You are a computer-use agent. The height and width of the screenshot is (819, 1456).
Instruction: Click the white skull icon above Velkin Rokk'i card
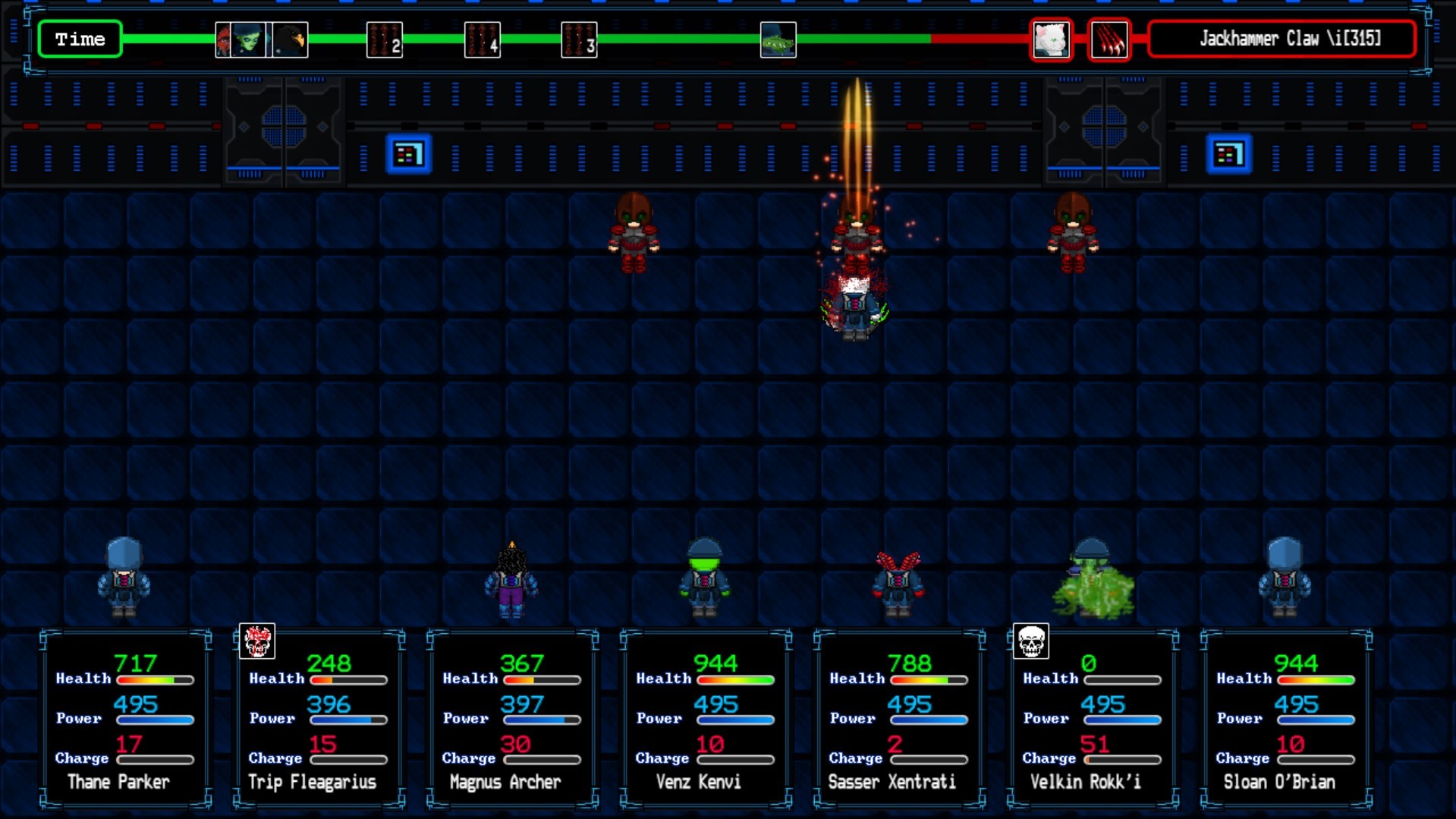(1030, 641)
